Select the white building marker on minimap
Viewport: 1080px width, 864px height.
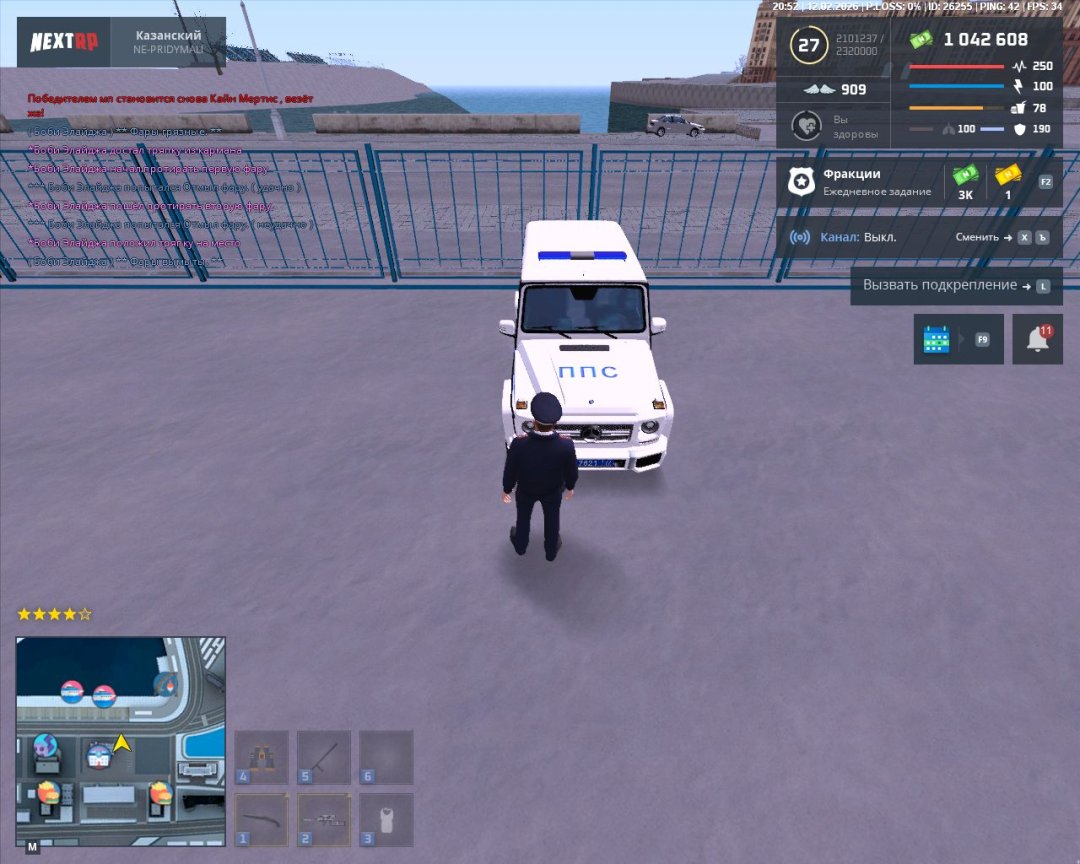tap(98, 756)
